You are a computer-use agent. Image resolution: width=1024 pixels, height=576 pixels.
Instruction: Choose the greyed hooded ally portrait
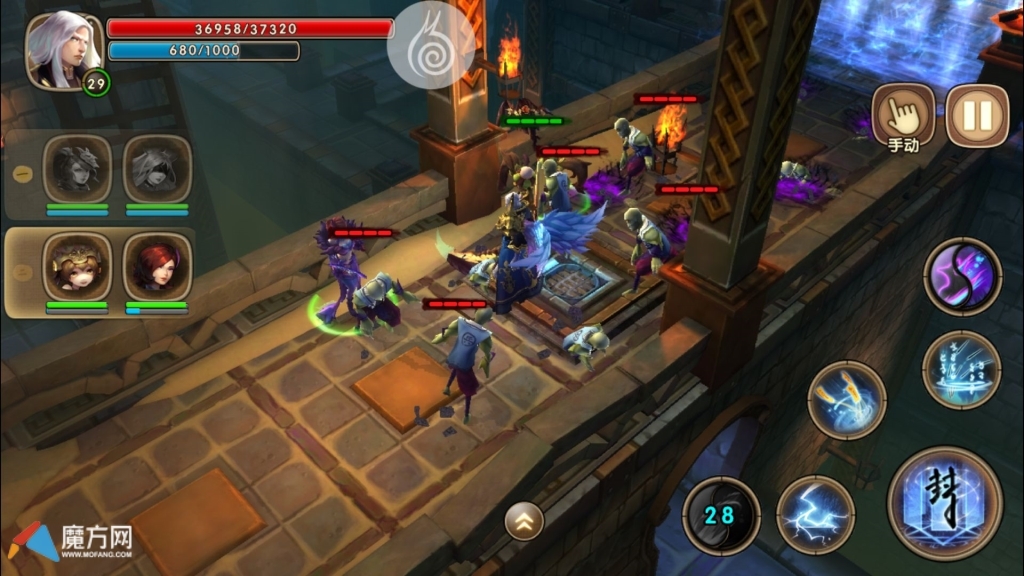pyautogui.click(x=157, y=169)
